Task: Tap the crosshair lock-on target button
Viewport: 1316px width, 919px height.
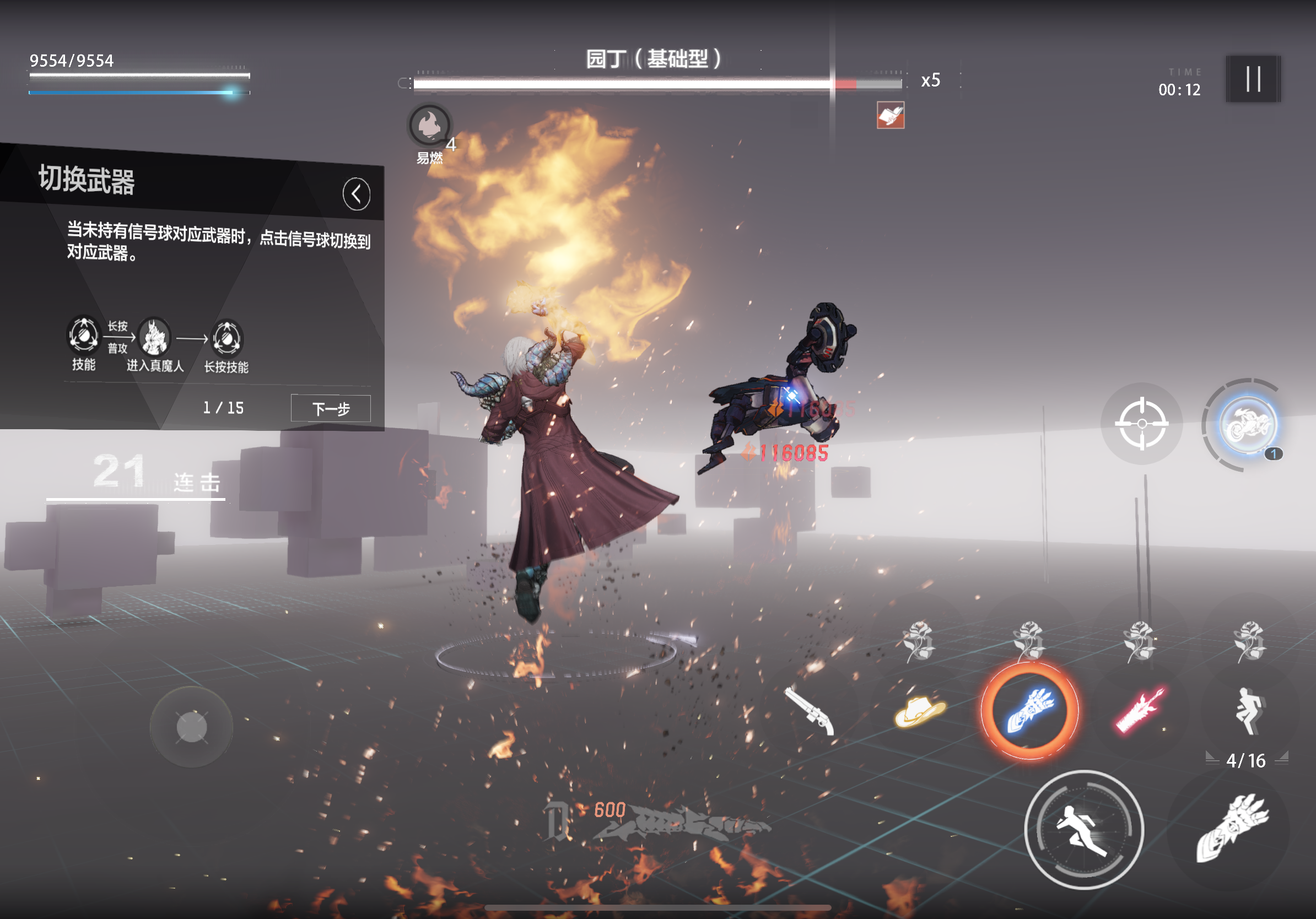Action: (1141, 424)
